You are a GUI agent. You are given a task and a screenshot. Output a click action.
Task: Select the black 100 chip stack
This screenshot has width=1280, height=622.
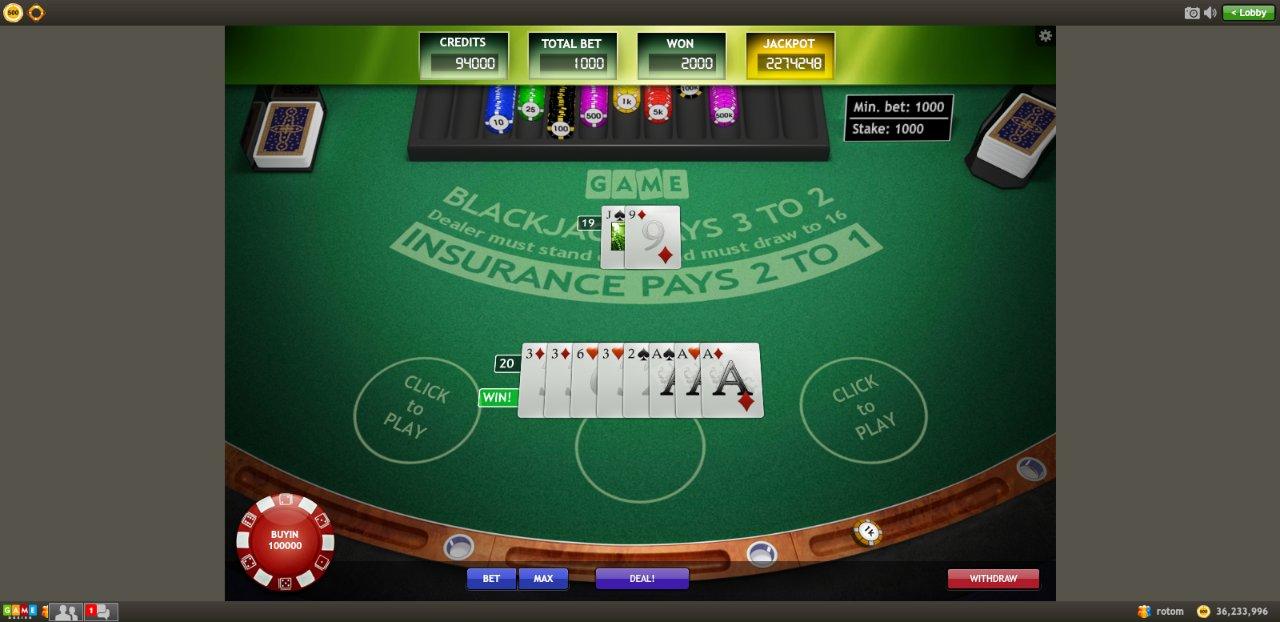click(561, 116)
